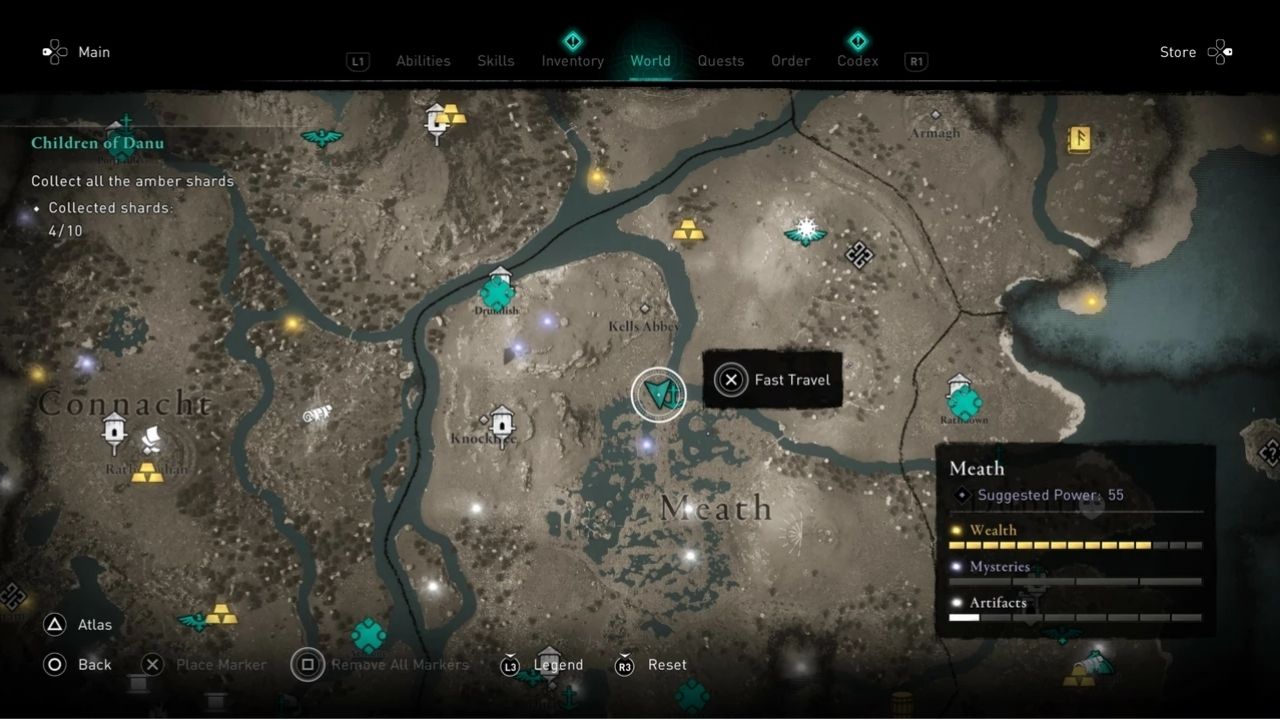Go to the Codex menu
1280x720 pixels.
[x=857, y=60]
